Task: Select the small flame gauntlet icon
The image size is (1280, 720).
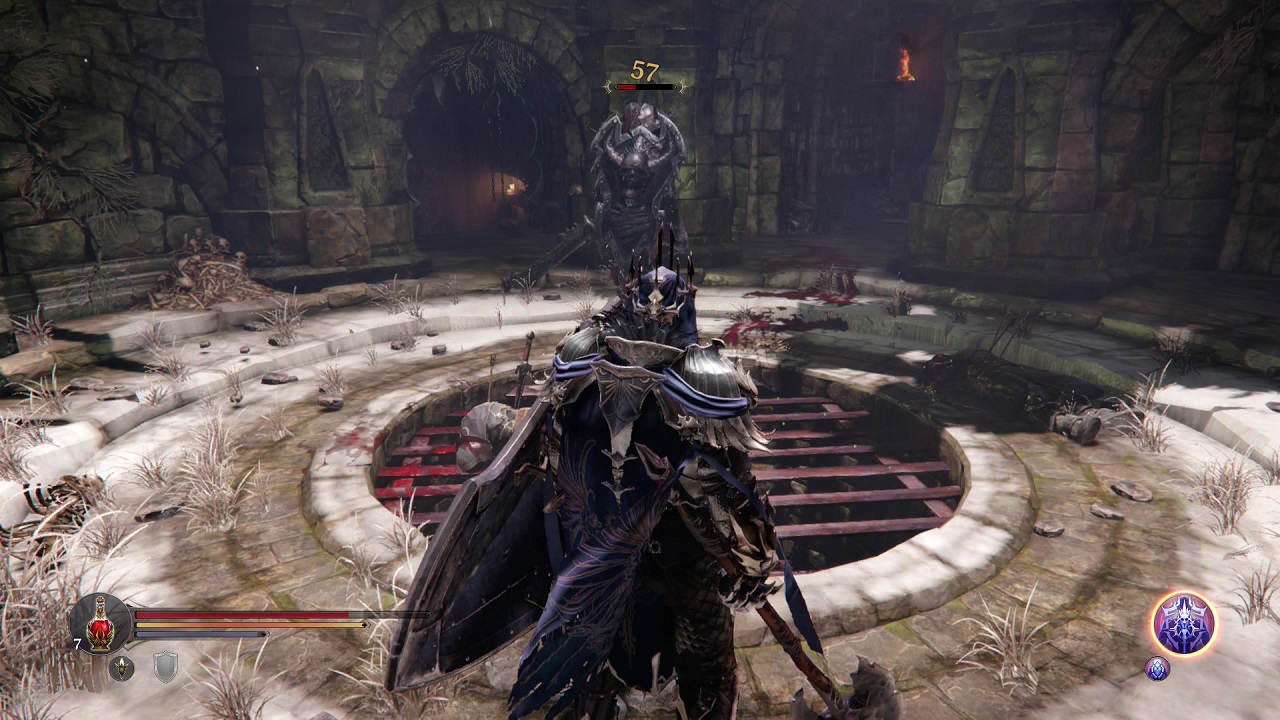Action: pos(122,667)
